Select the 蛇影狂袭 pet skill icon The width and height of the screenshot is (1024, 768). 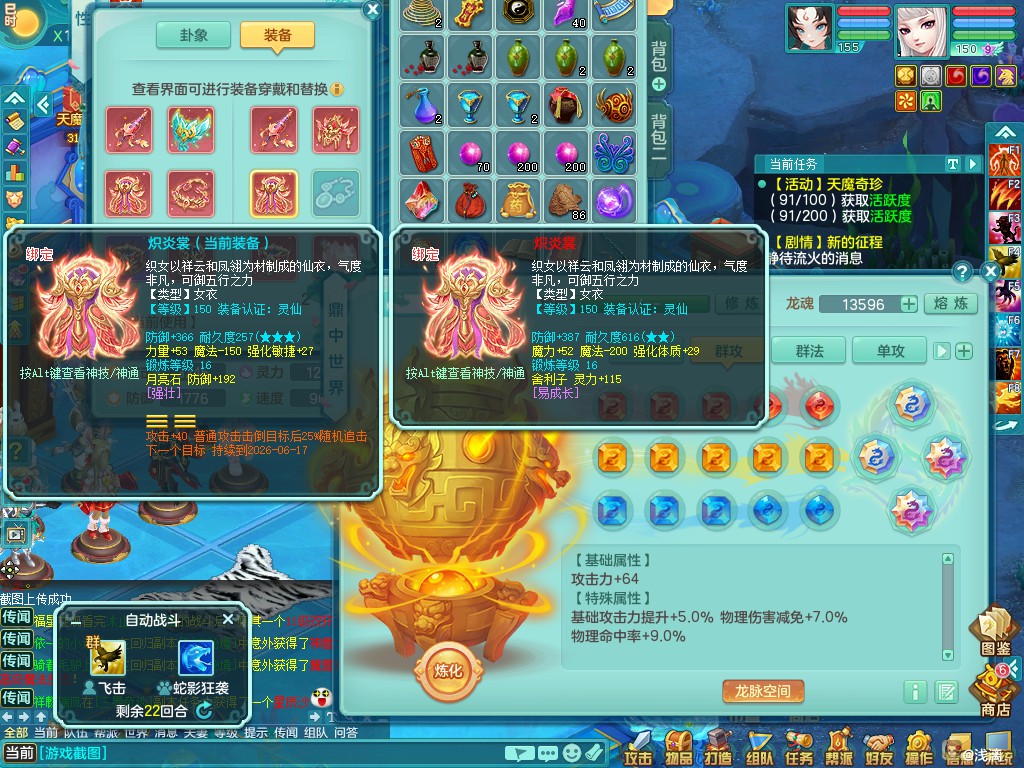195,658
